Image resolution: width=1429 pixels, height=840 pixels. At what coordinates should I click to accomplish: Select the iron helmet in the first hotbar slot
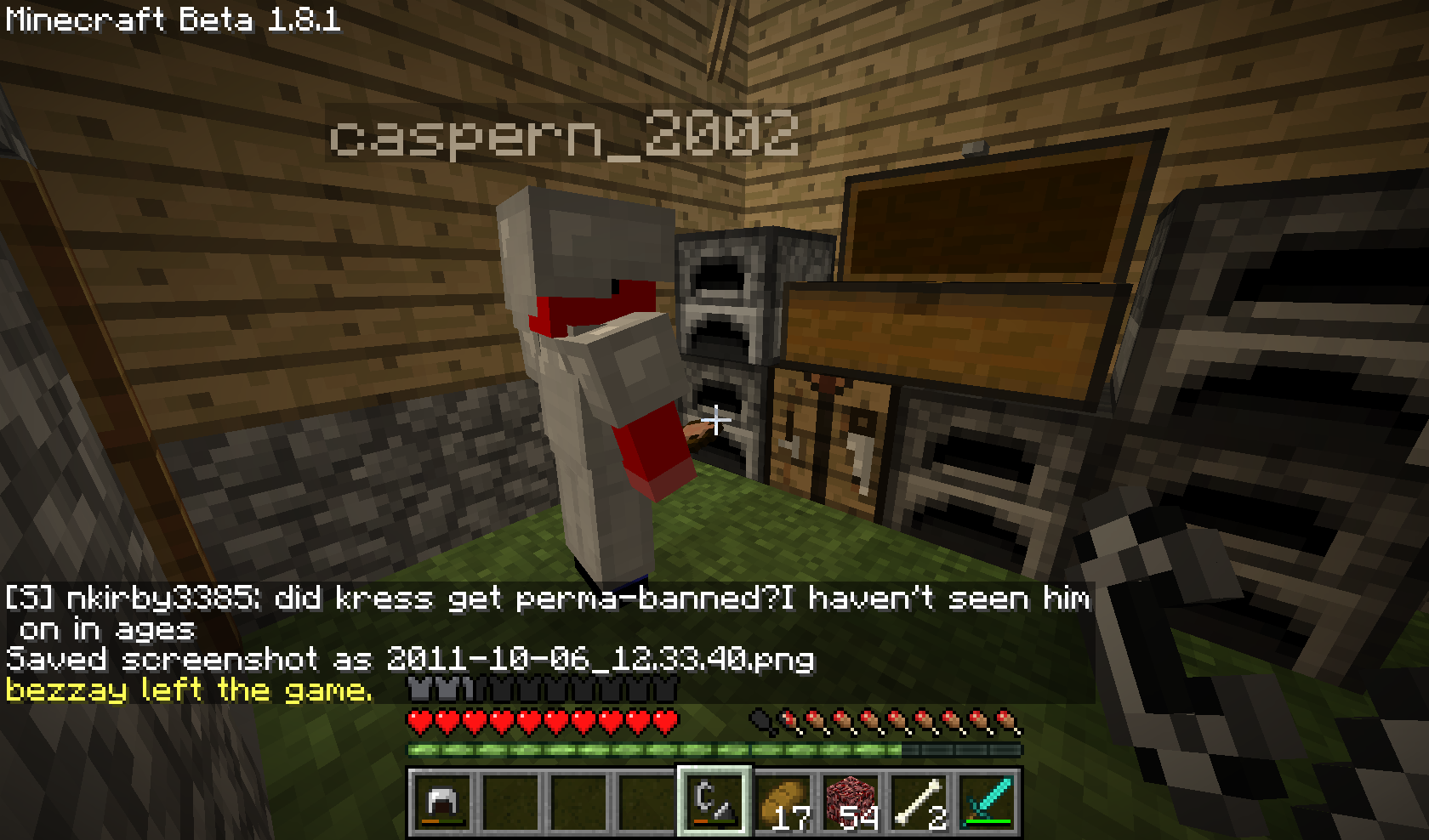(x=442, y=801)
